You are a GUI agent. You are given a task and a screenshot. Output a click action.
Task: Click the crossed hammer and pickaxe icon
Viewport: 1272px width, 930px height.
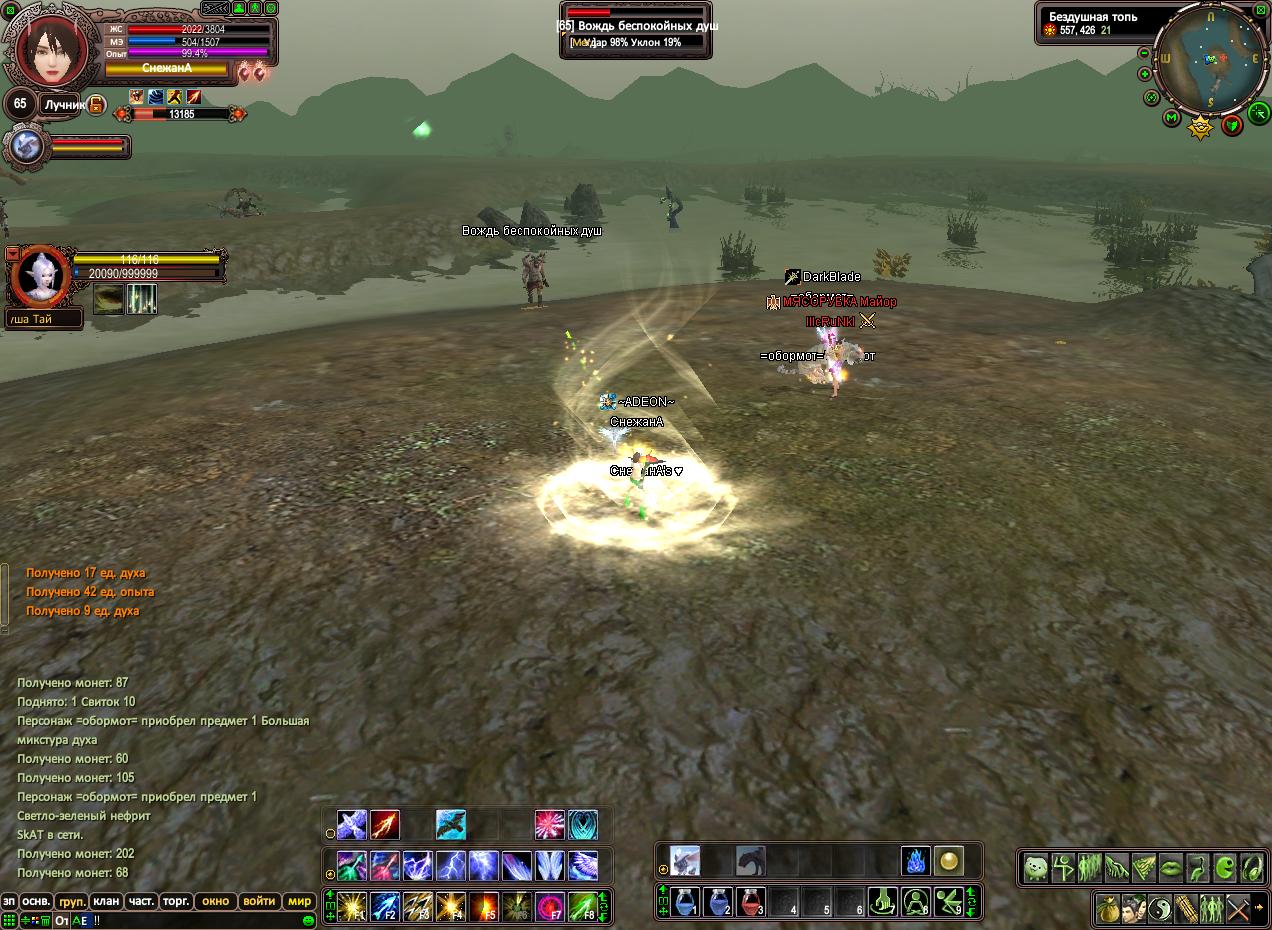point(1237,909)
